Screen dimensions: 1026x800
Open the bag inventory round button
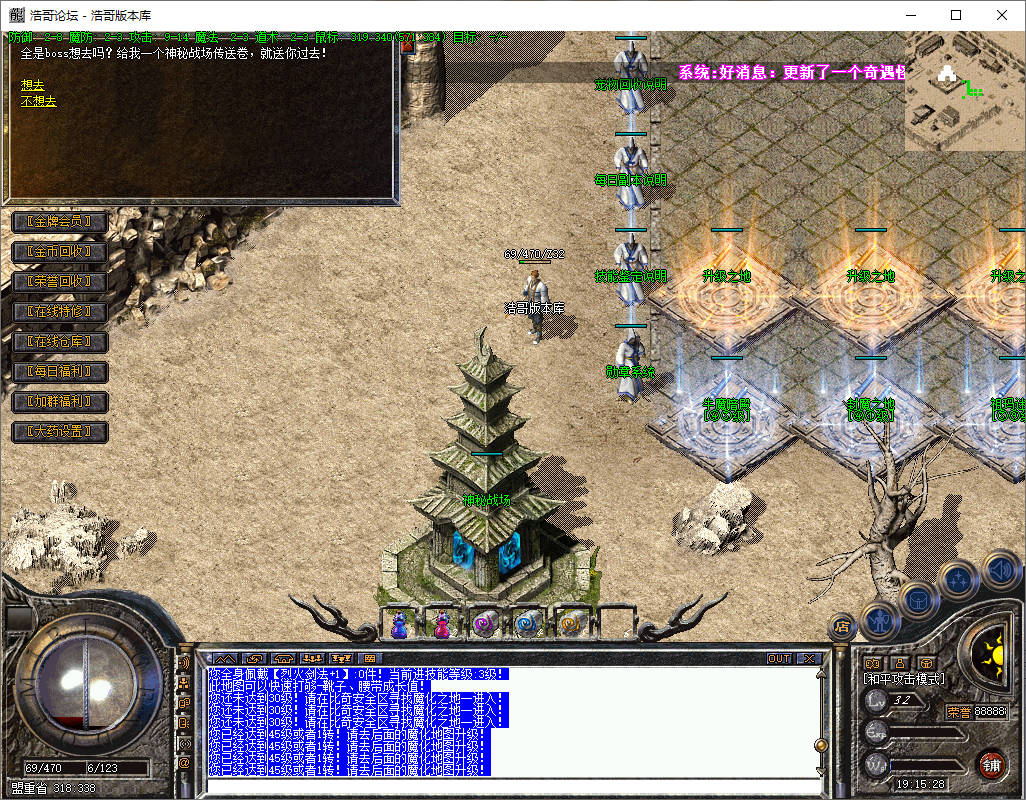[918, 600]
